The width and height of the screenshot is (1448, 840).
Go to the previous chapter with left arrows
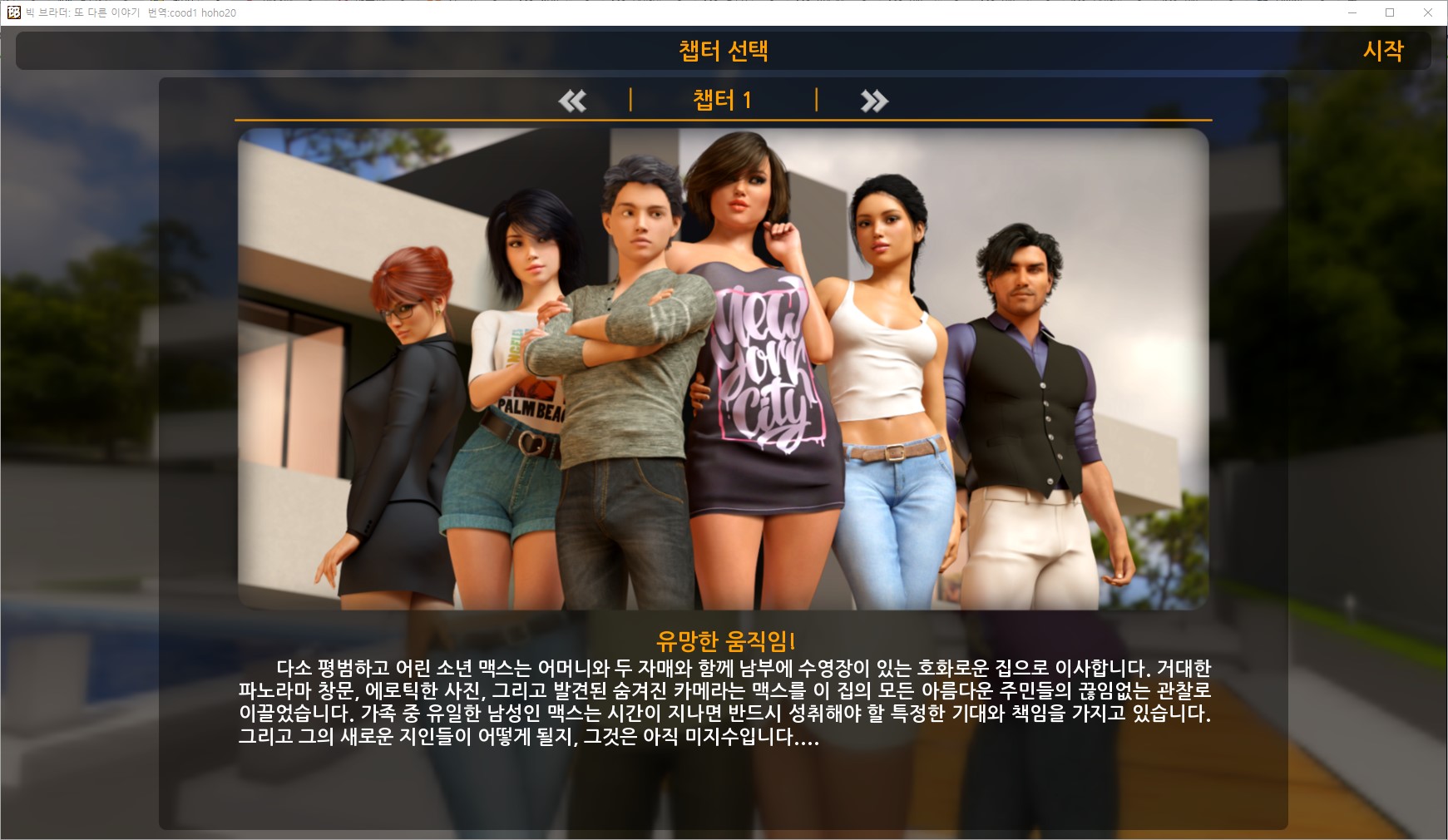(572, 101)
